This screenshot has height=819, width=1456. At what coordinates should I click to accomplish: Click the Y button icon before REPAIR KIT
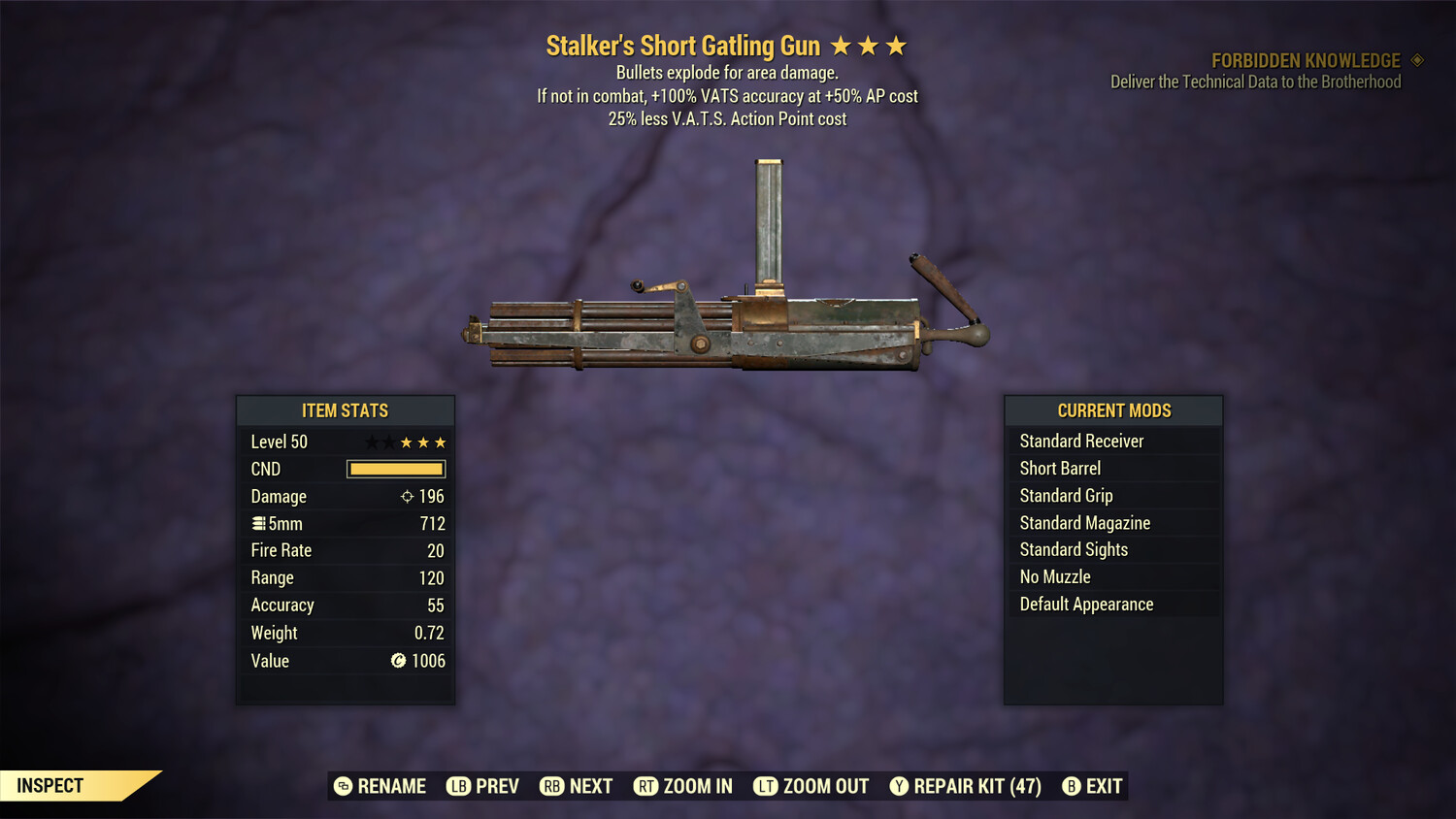898,786
